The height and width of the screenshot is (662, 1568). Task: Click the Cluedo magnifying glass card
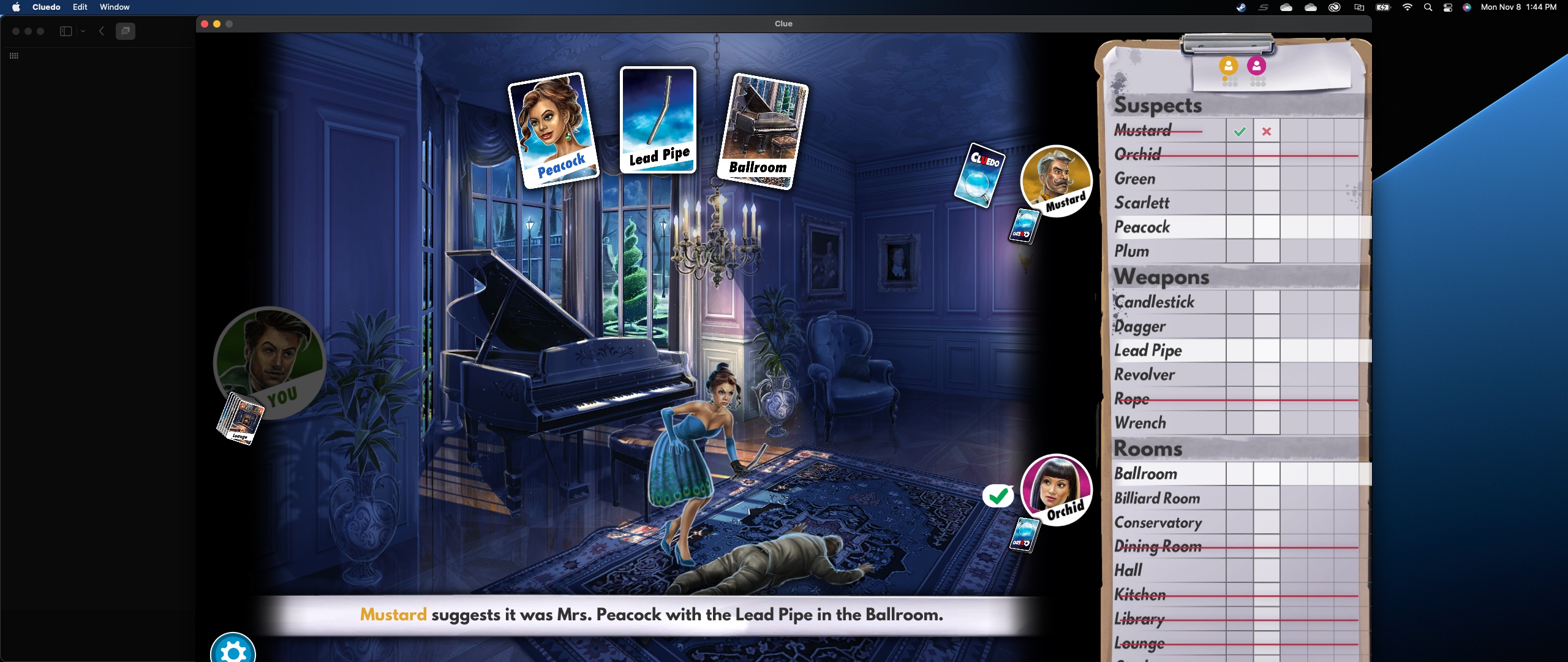click(979, 177)
